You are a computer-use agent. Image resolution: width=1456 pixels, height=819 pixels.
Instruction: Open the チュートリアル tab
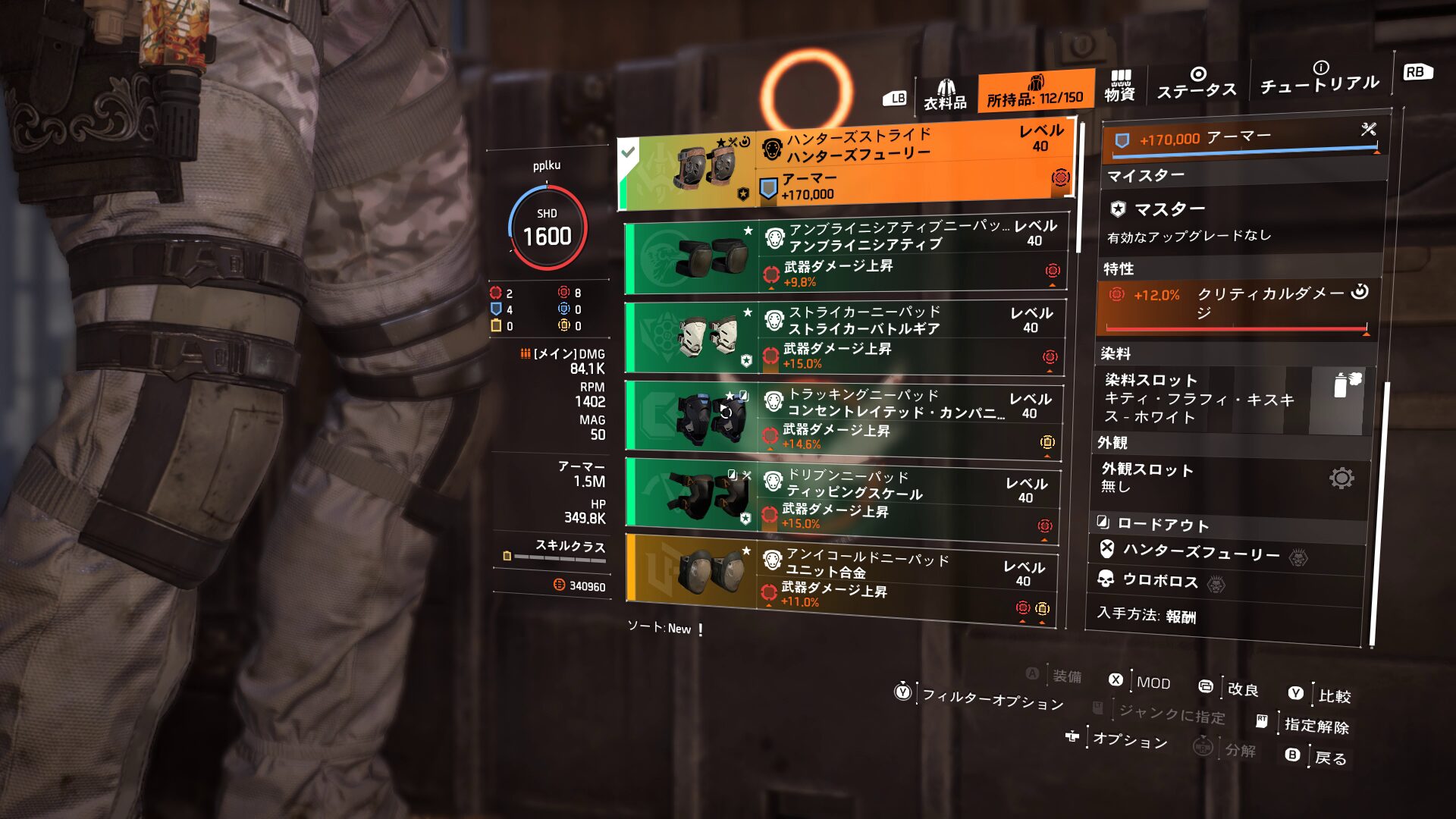1319,78
